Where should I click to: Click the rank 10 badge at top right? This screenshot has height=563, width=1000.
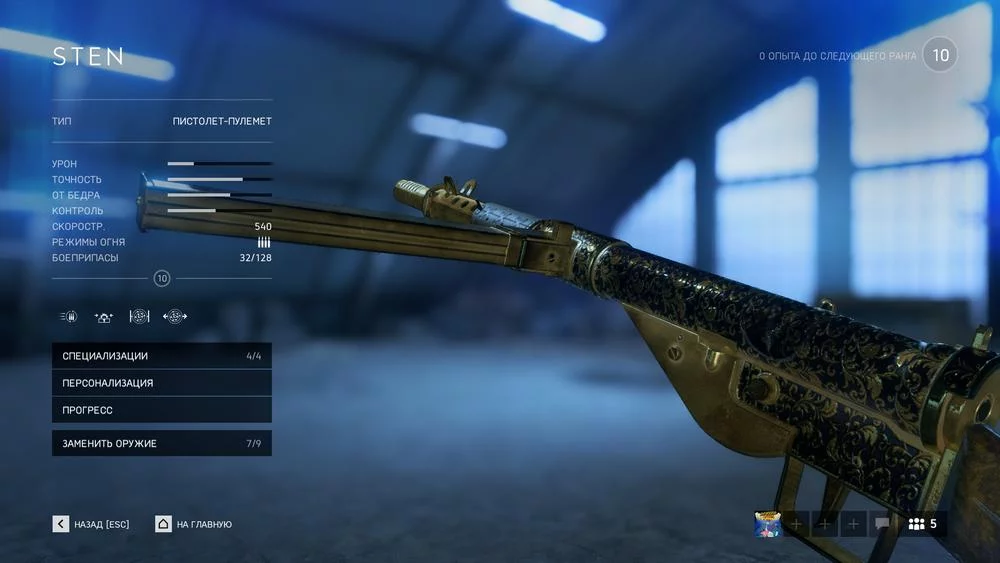(x=940, y=55)
